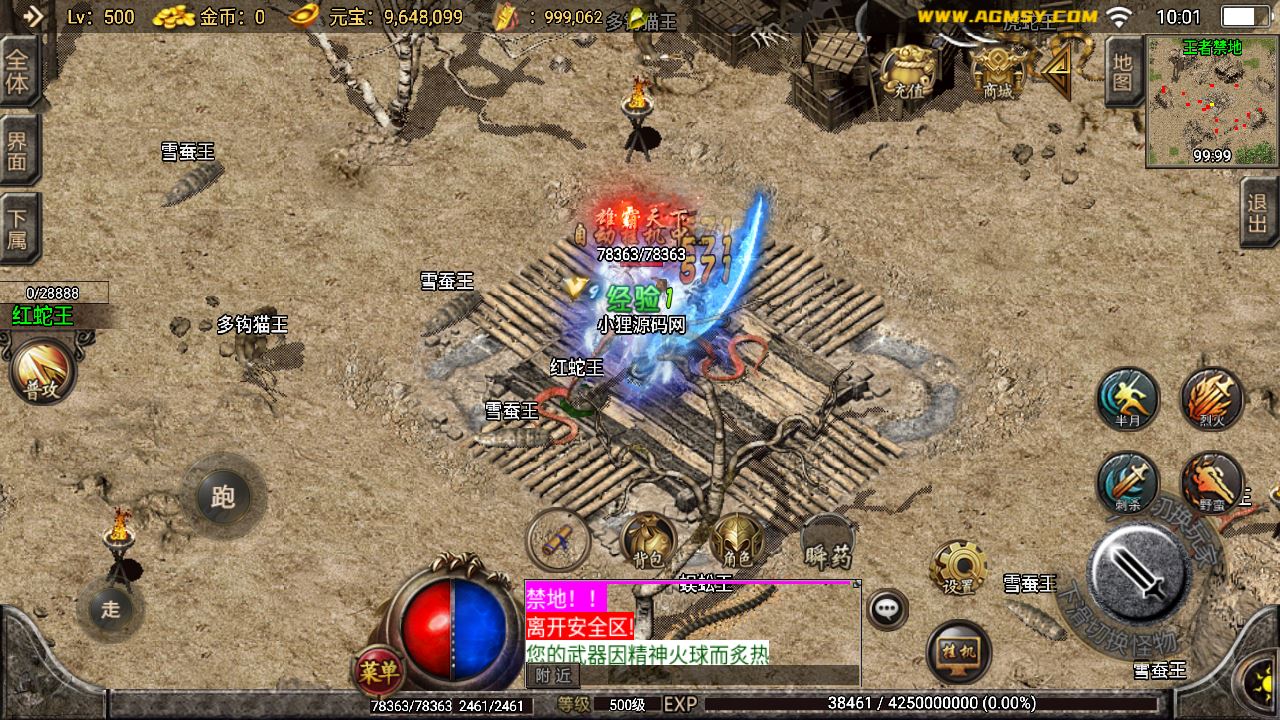Screen dimensions: 1280x720
Task: Open the 地图 map button
Action: point(1123,72)
